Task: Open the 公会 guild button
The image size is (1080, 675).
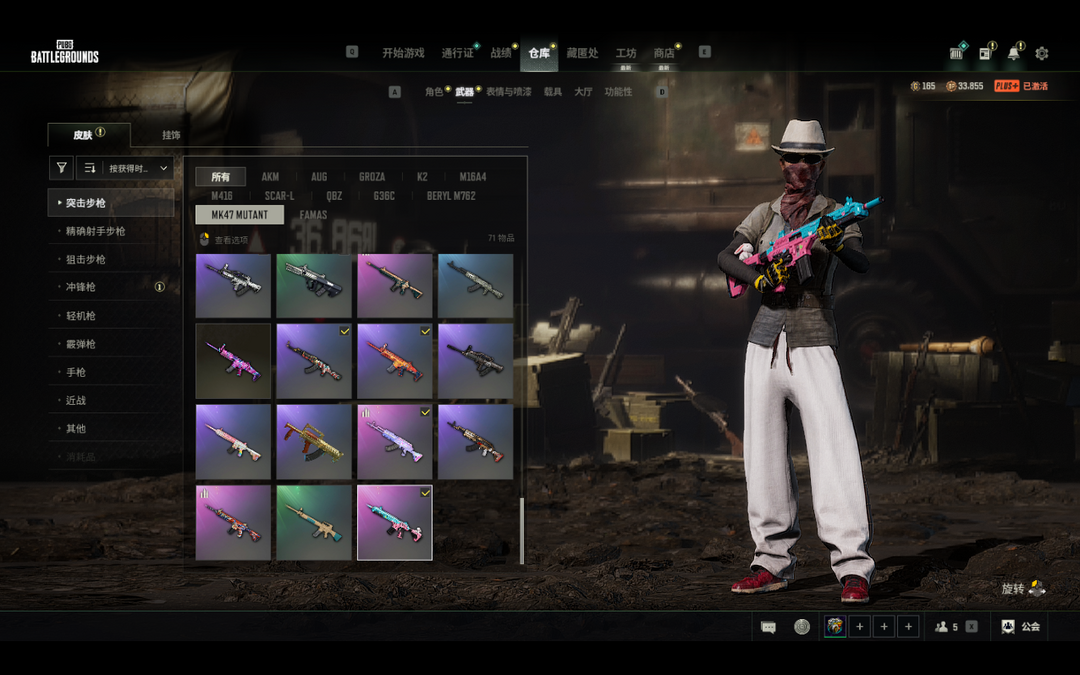Action: click(x=1020, y=627)
